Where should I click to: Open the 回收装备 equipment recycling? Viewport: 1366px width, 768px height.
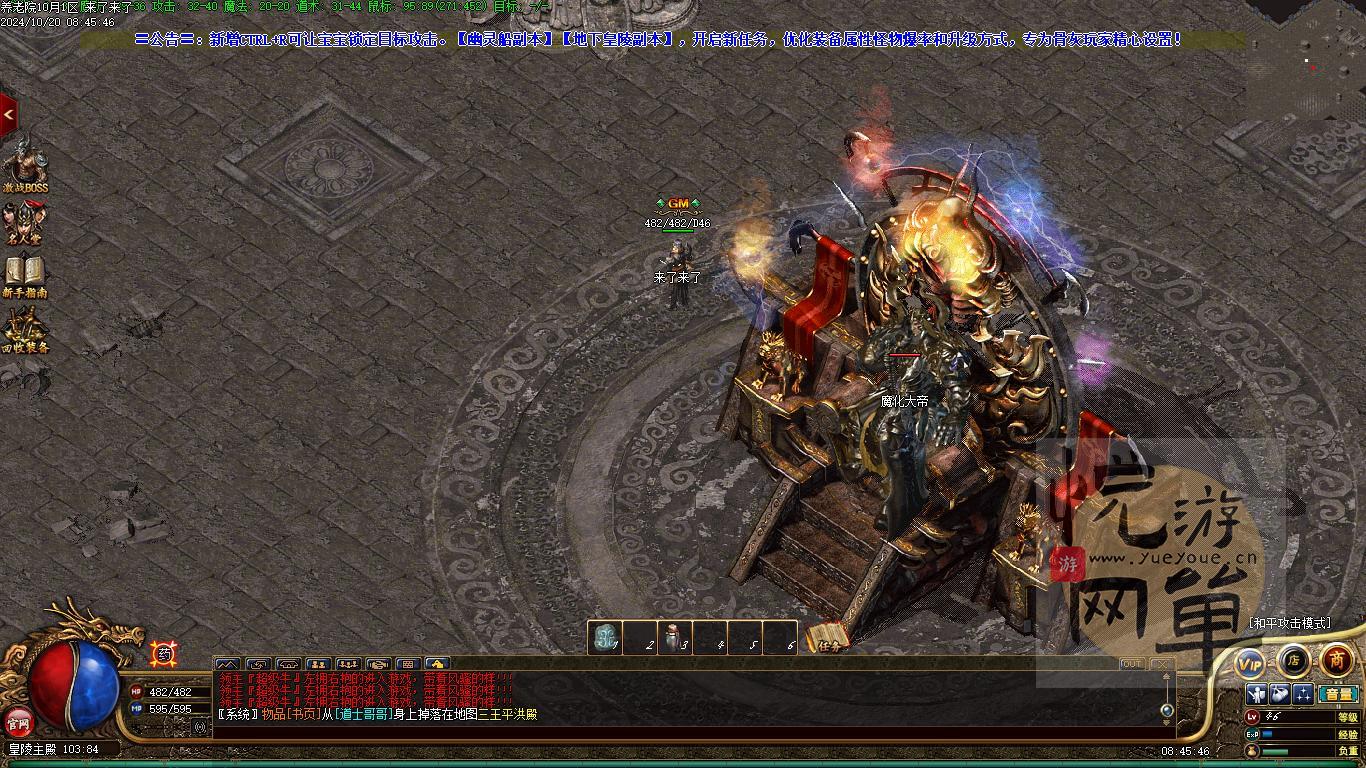(x=24, y=330)
